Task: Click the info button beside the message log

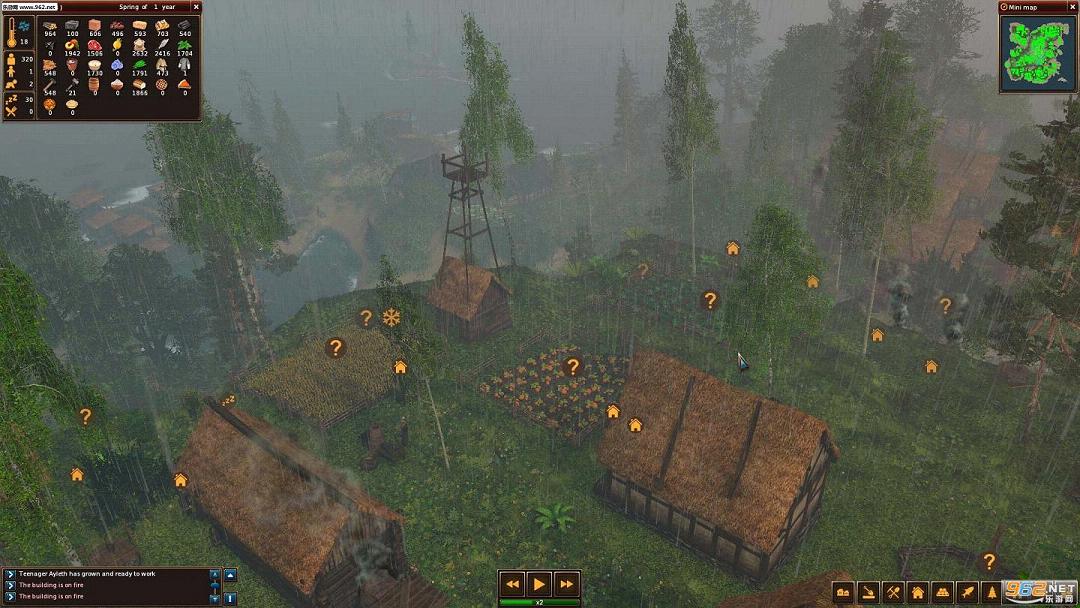Action: coord(230,598)
